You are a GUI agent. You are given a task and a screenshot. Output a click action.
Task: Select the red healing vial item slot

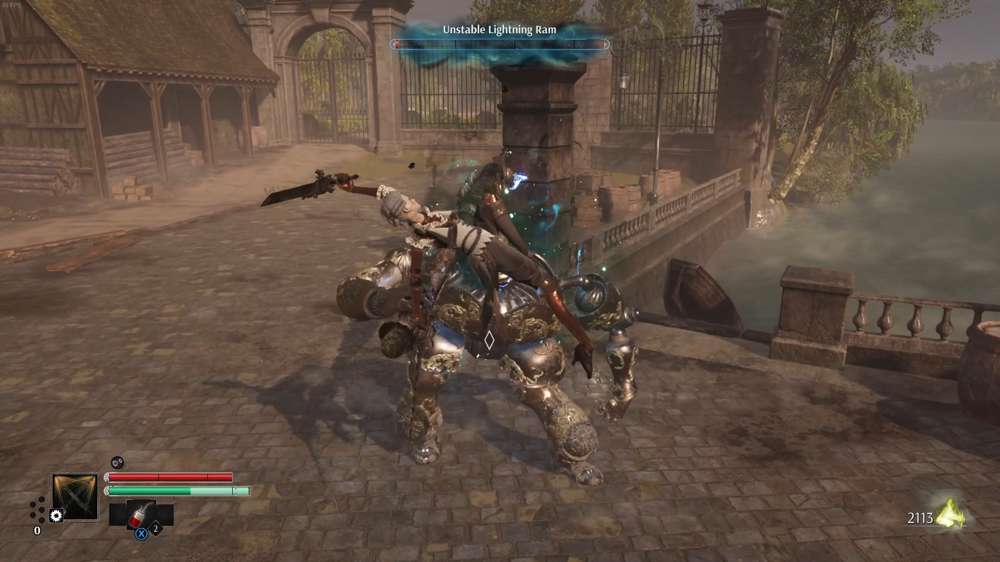(140, 513)
